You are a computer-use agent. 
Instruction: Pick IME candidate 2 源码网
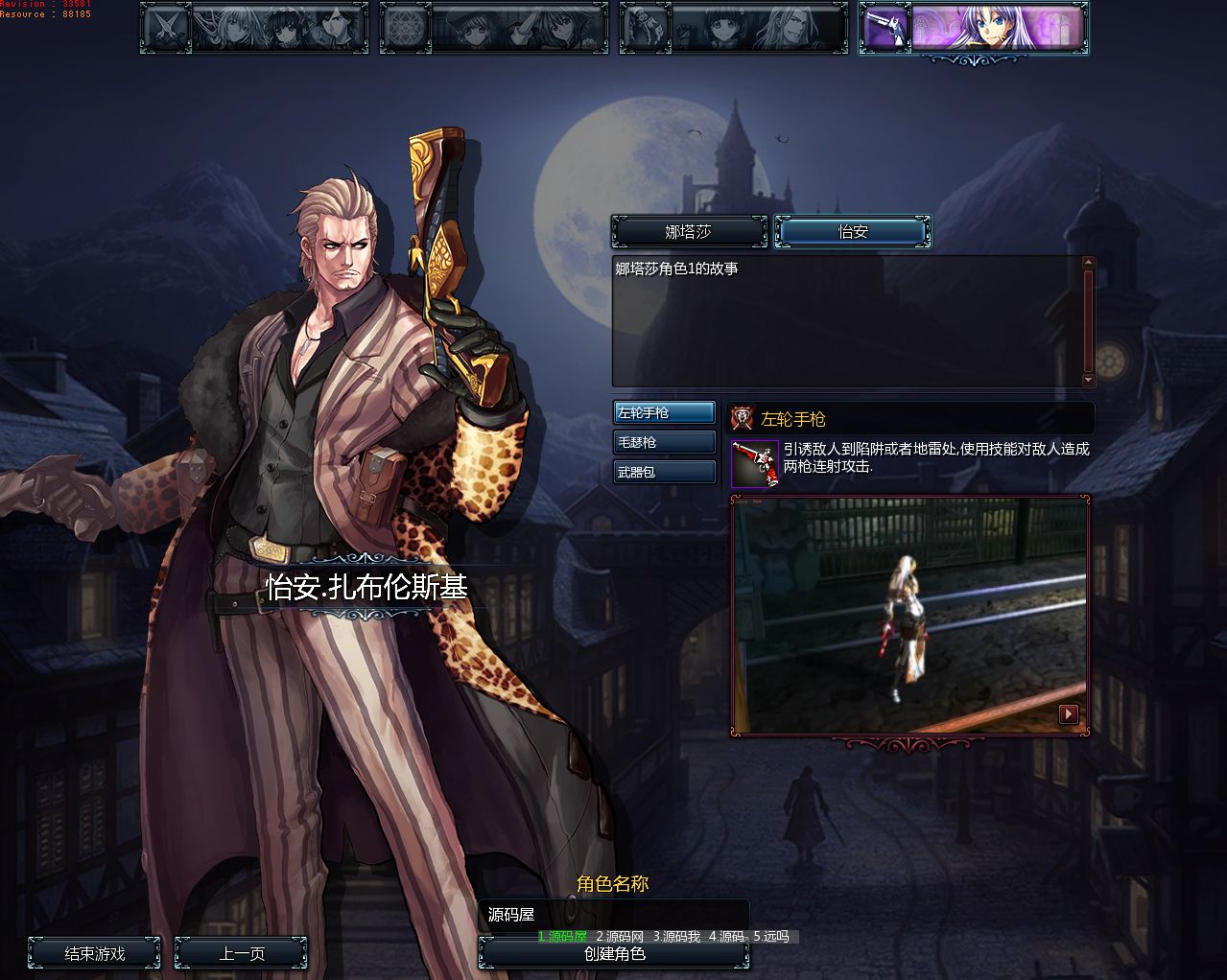pos(620,937)
